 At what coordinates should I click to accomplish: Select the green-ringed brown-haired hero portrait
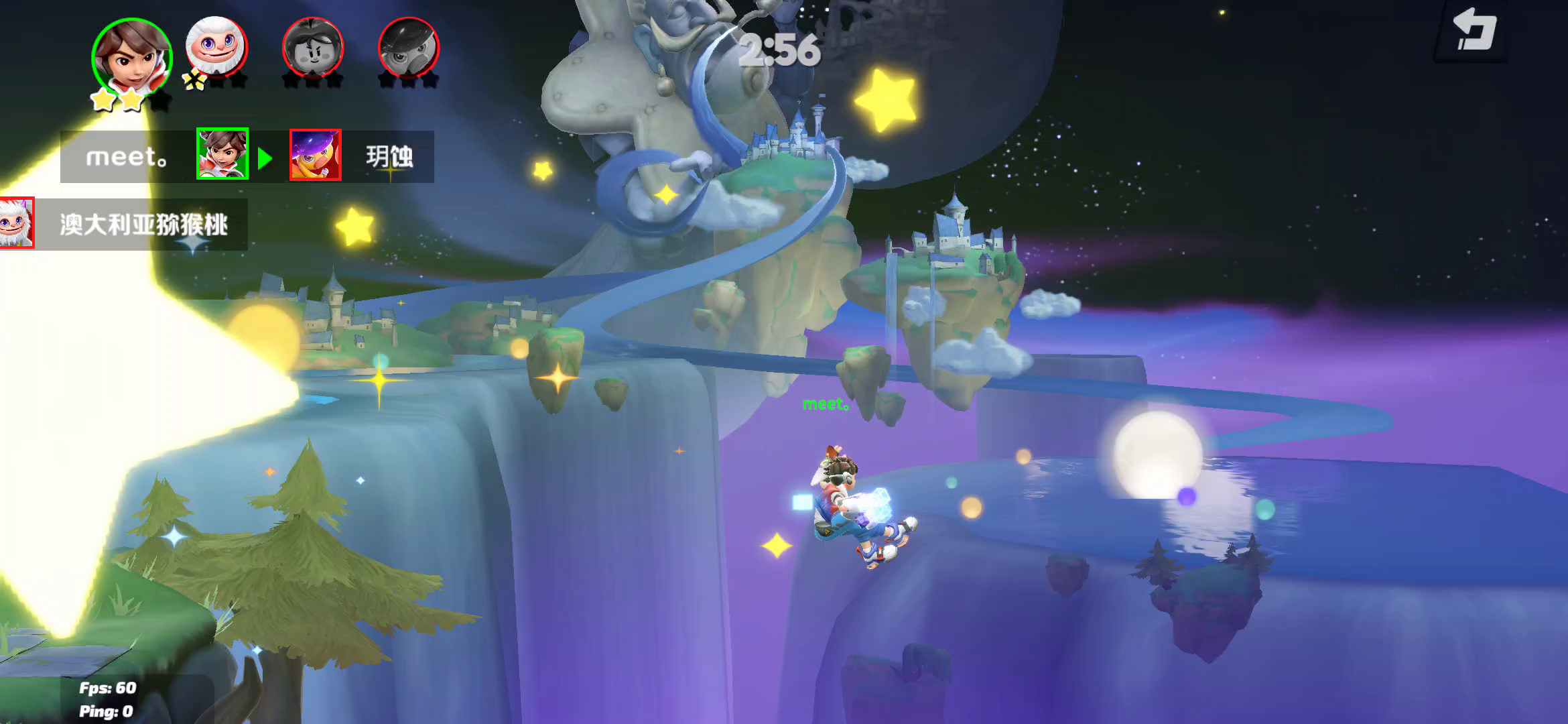(x=131, y=58)
